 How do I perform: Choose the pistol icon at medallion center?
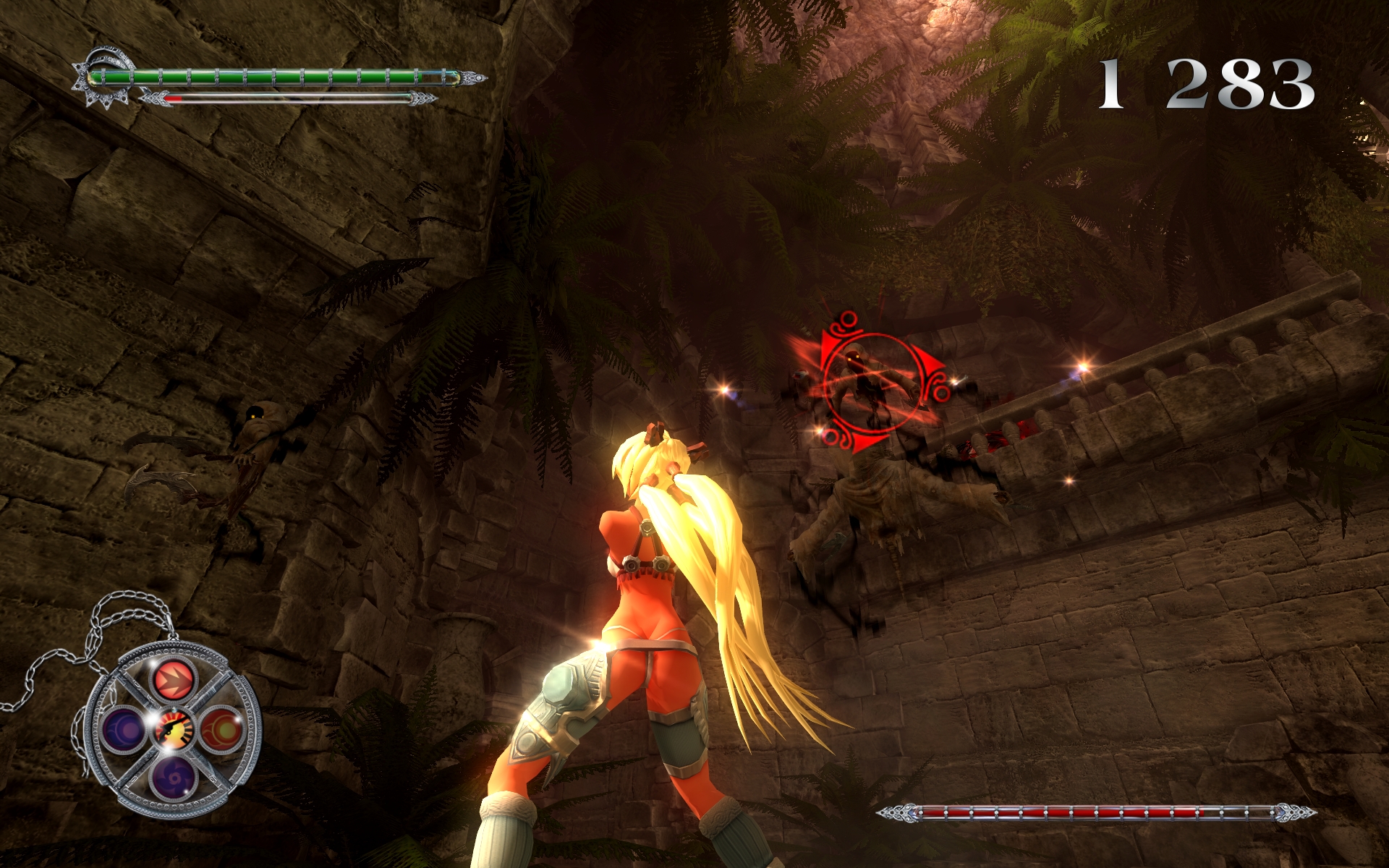tap(174, 727)
